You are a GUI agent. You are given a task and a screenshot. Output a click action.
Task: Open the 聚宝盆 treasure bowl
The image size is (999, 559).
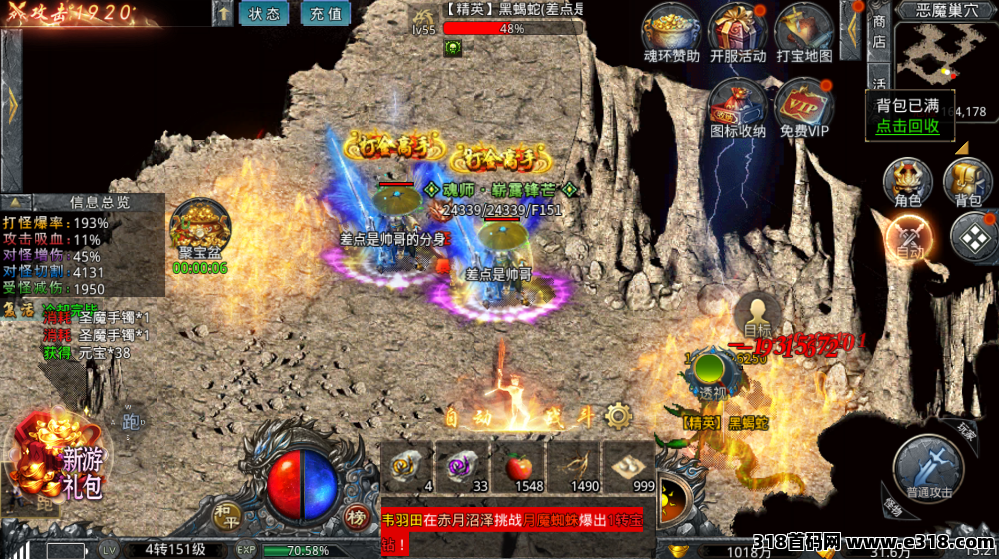point(199,231)
